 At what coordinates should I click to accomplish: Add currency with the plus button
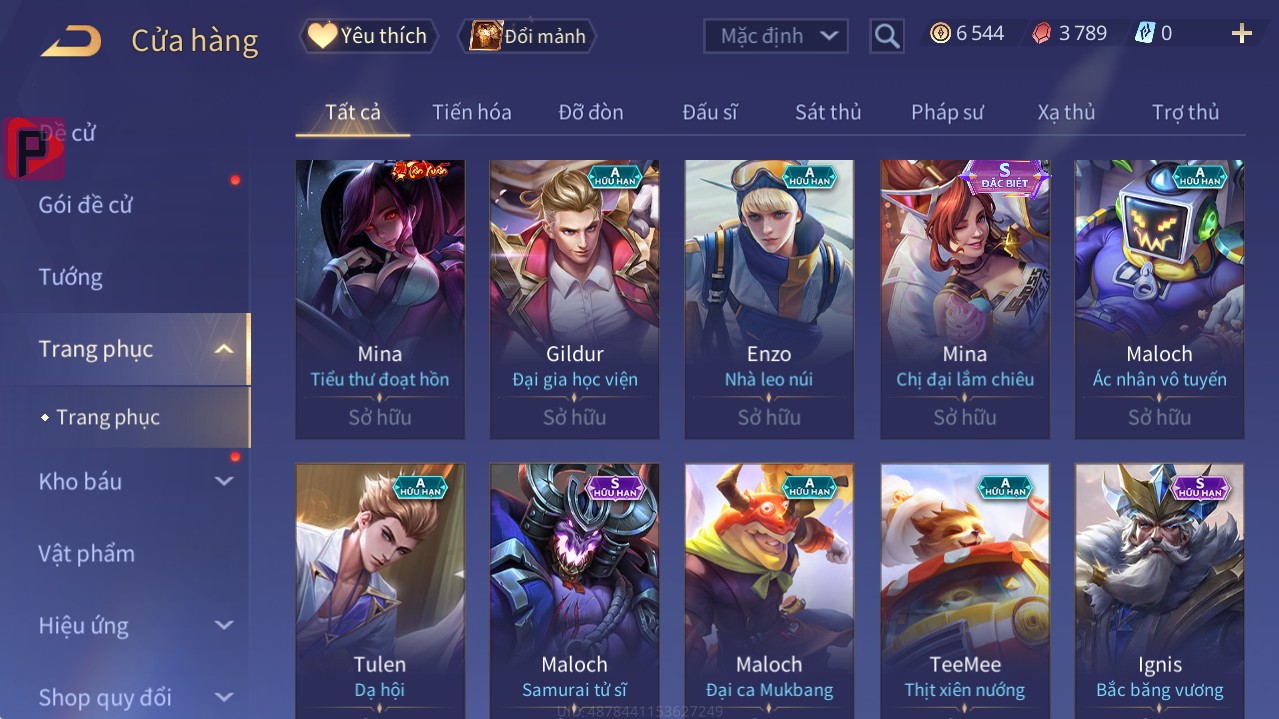1241,34
